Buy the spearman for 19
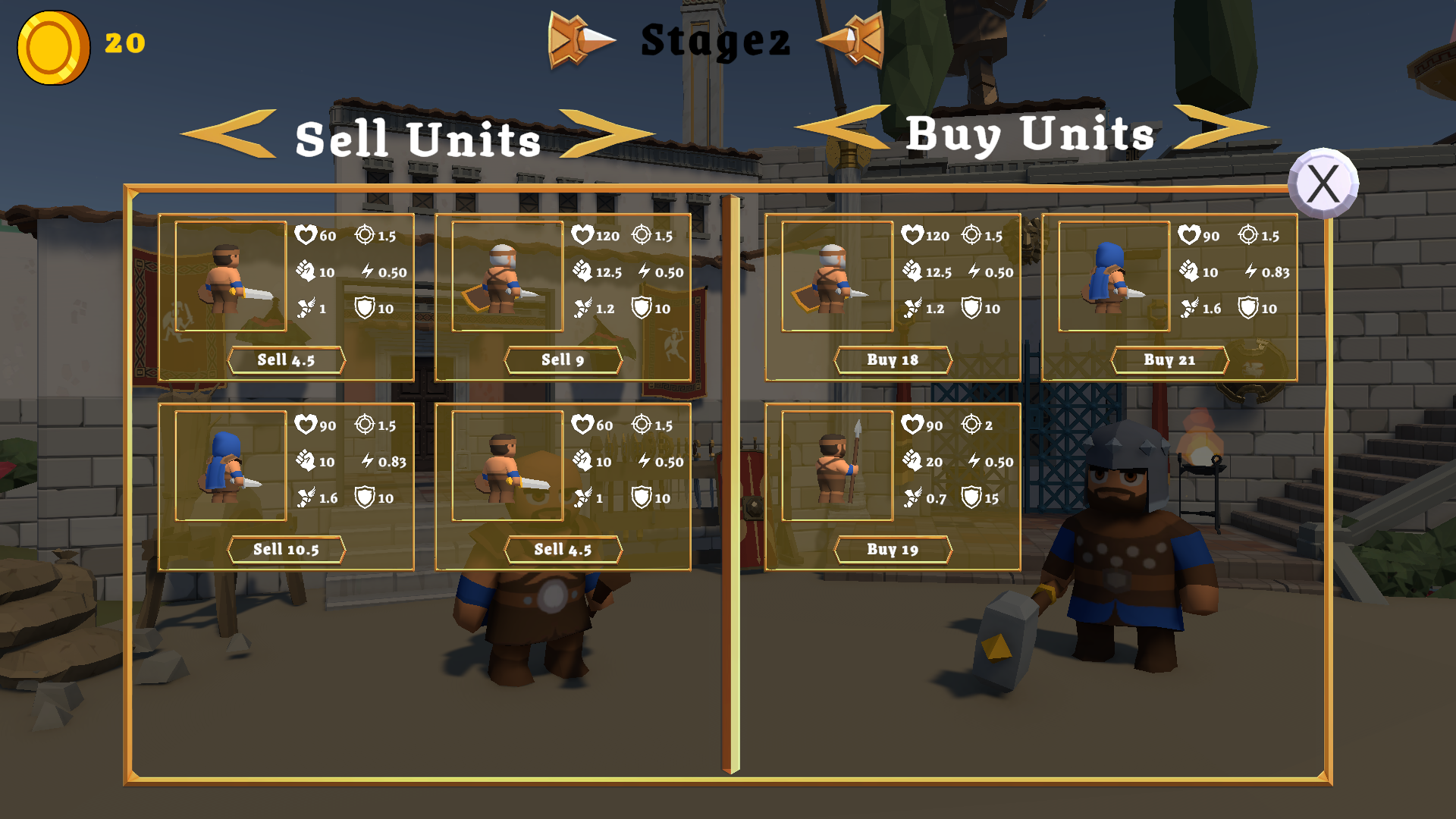 893,550
